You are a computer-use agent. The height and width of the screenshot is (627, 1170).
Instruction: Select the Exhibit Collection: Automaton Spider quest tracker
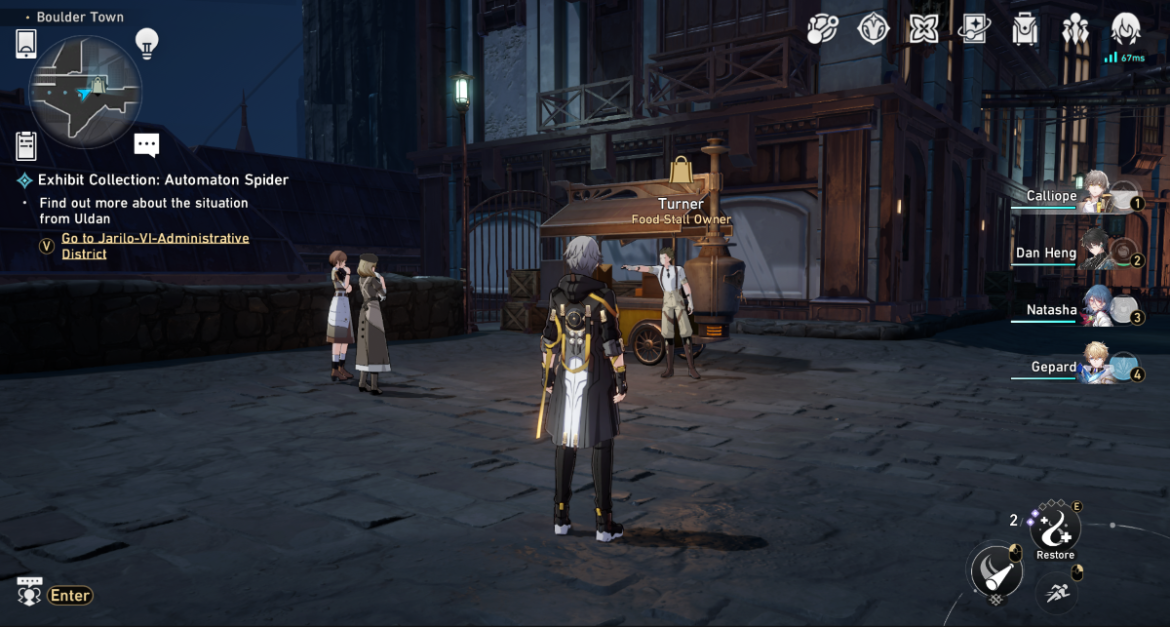163,180
